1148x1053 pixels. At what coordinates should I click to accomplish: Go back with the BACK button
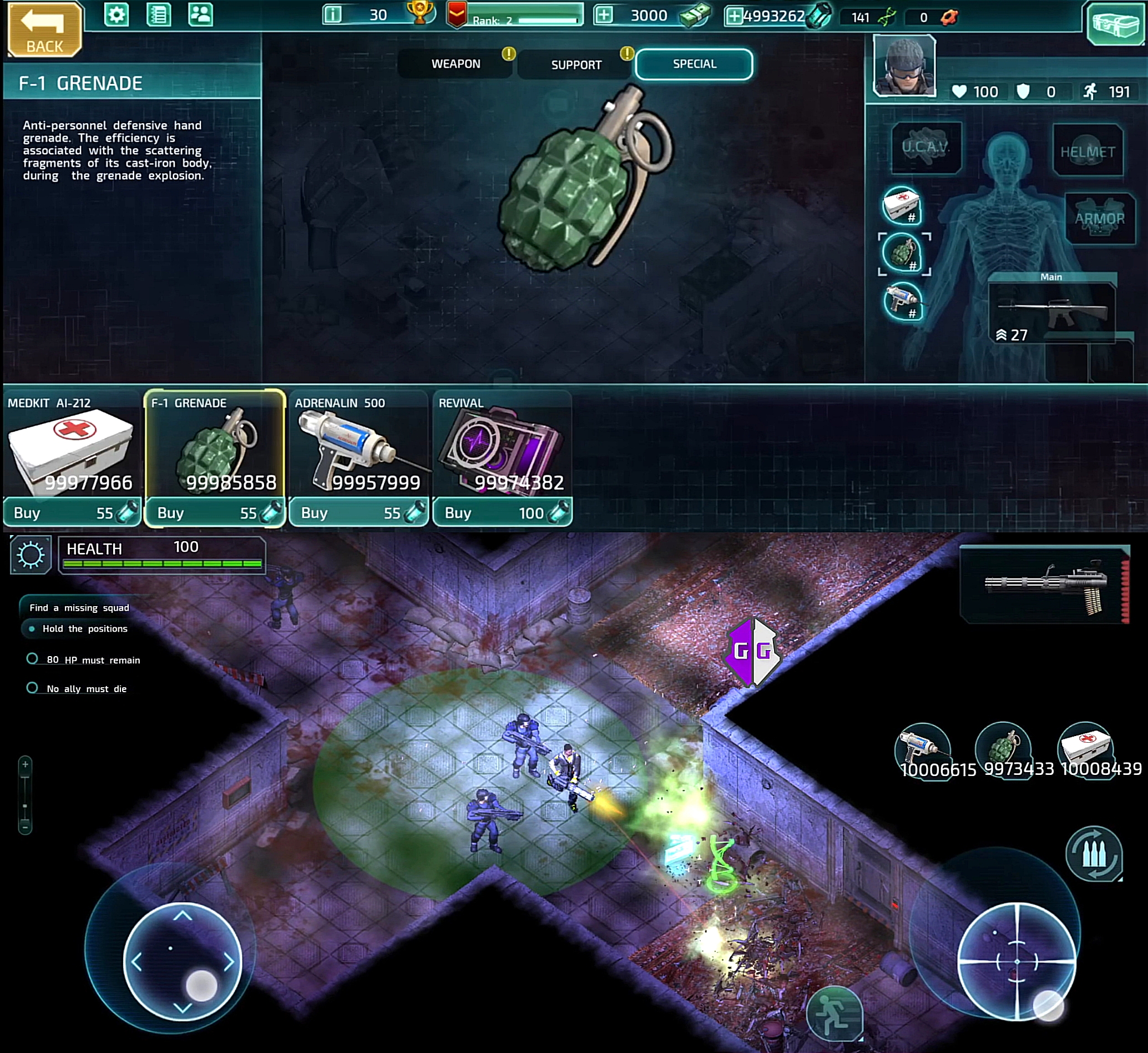point(44,29)
